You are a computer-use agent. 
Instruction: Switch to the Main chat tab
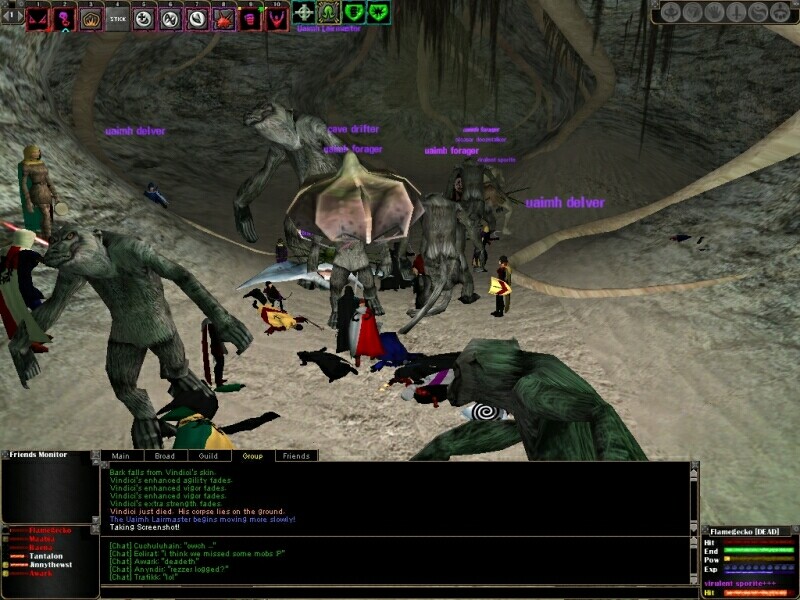121,455
